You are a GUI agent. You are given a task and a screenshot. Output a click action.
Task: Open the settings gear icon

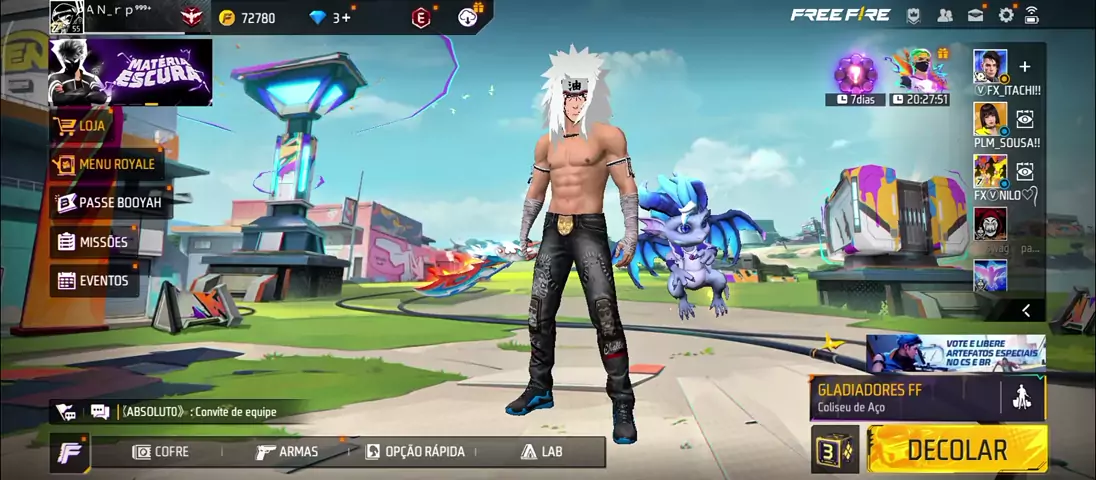click(1006, 15)
